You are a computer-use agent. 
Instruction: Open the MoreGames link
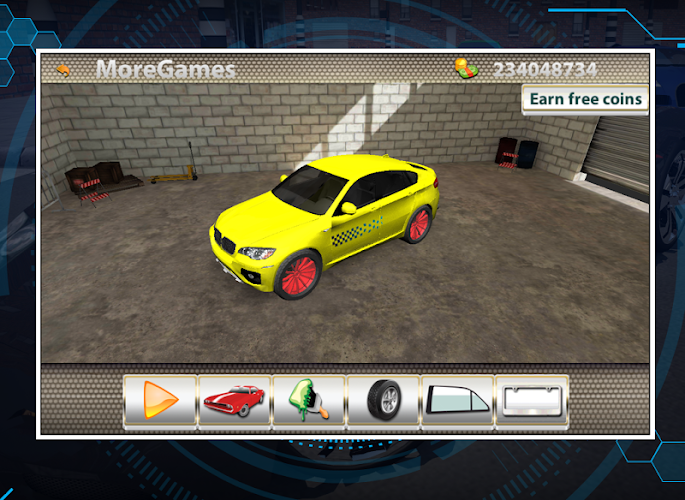166,70
